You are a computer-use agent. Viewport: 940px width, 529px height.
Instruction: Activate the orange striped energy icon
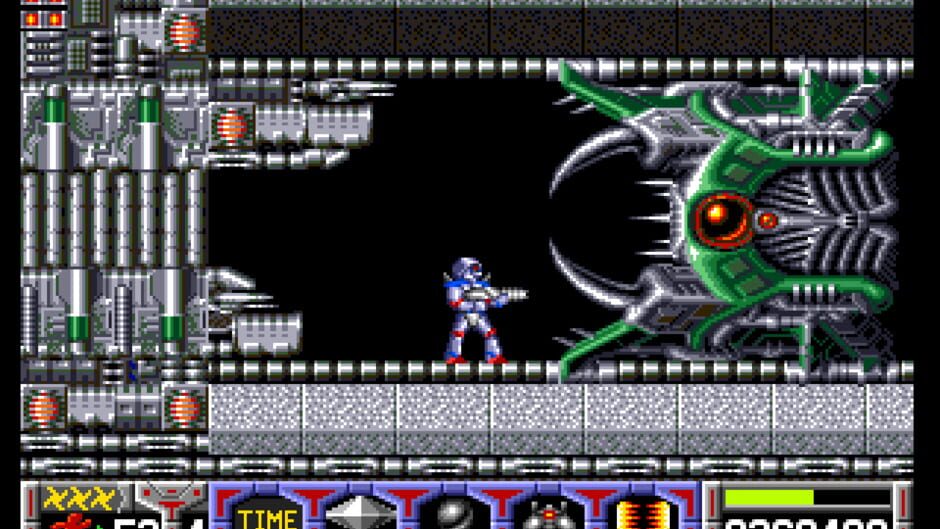[x=638, y=514]
